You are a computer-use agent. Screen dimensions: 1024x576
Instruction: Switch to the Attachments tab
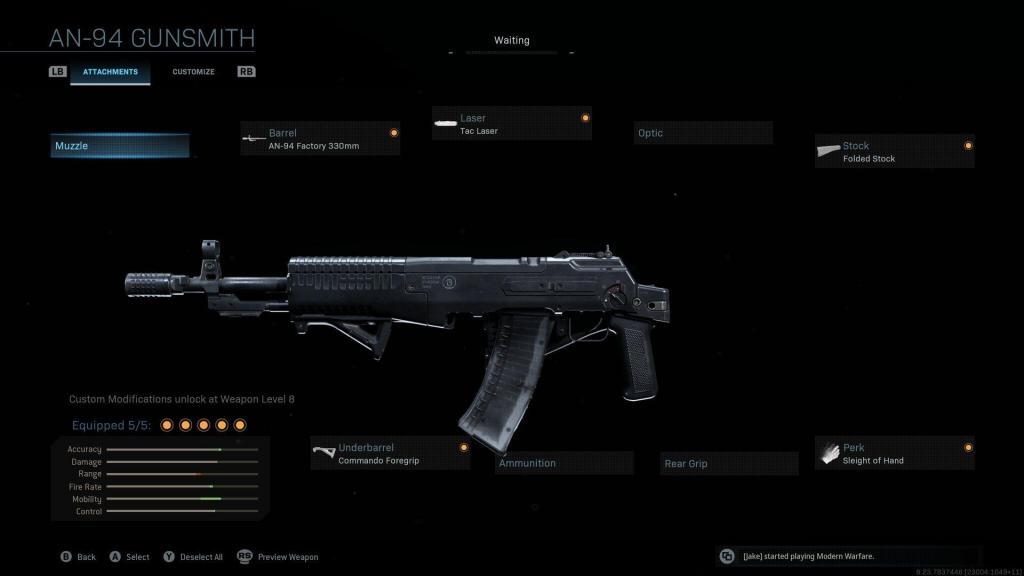[x=110, y=72]
